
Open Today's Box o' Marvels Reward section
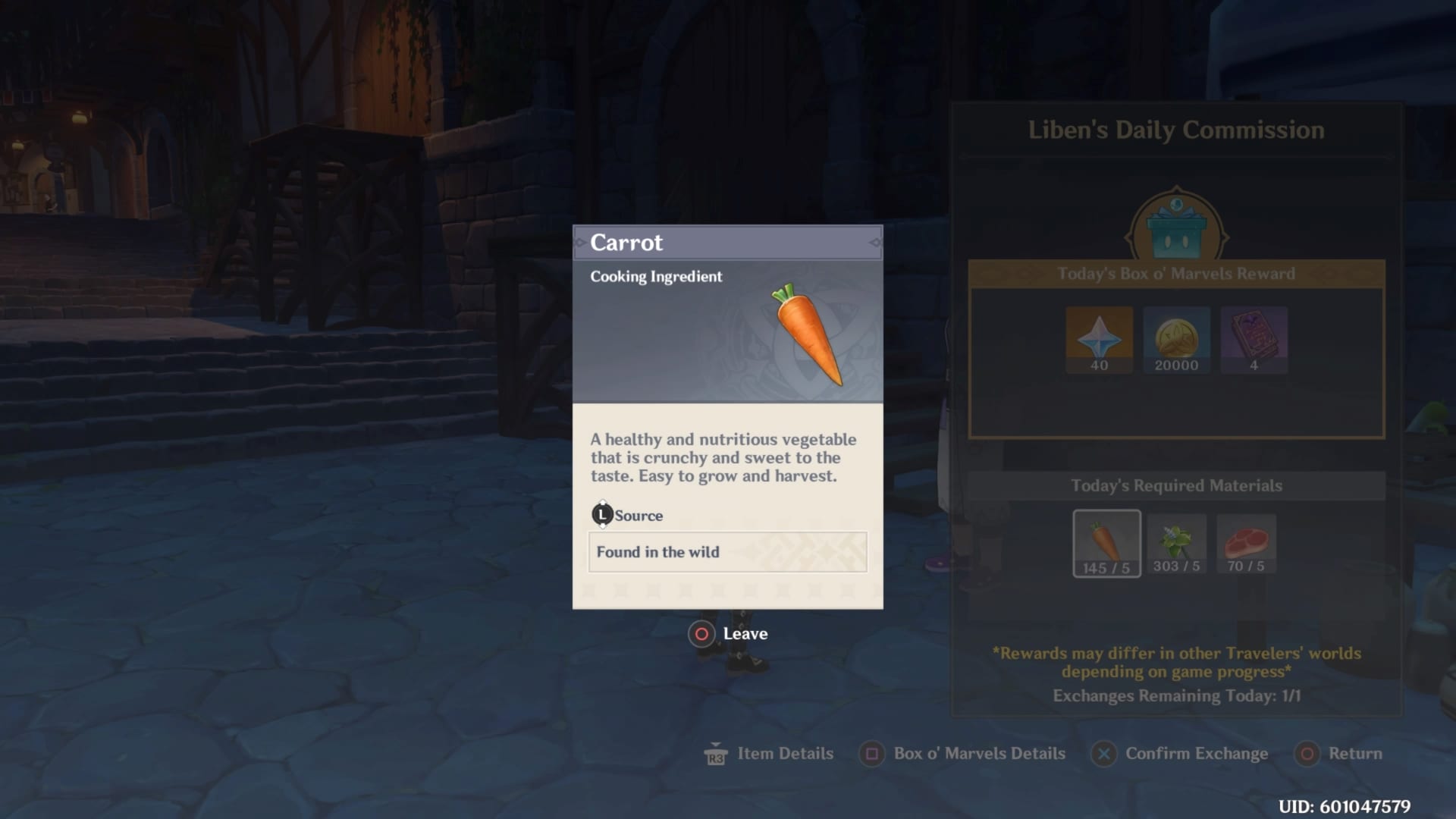pyautogui.click(x=1178, y=274)
